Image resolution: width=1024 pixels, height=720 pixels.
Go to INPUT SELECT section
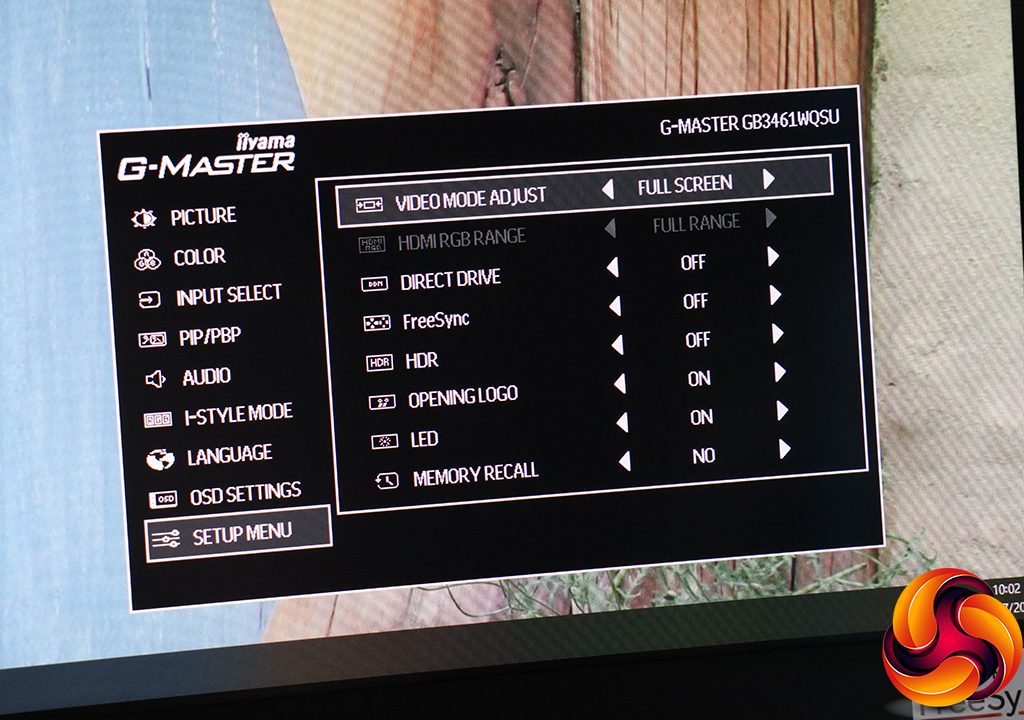click(228, 296)
